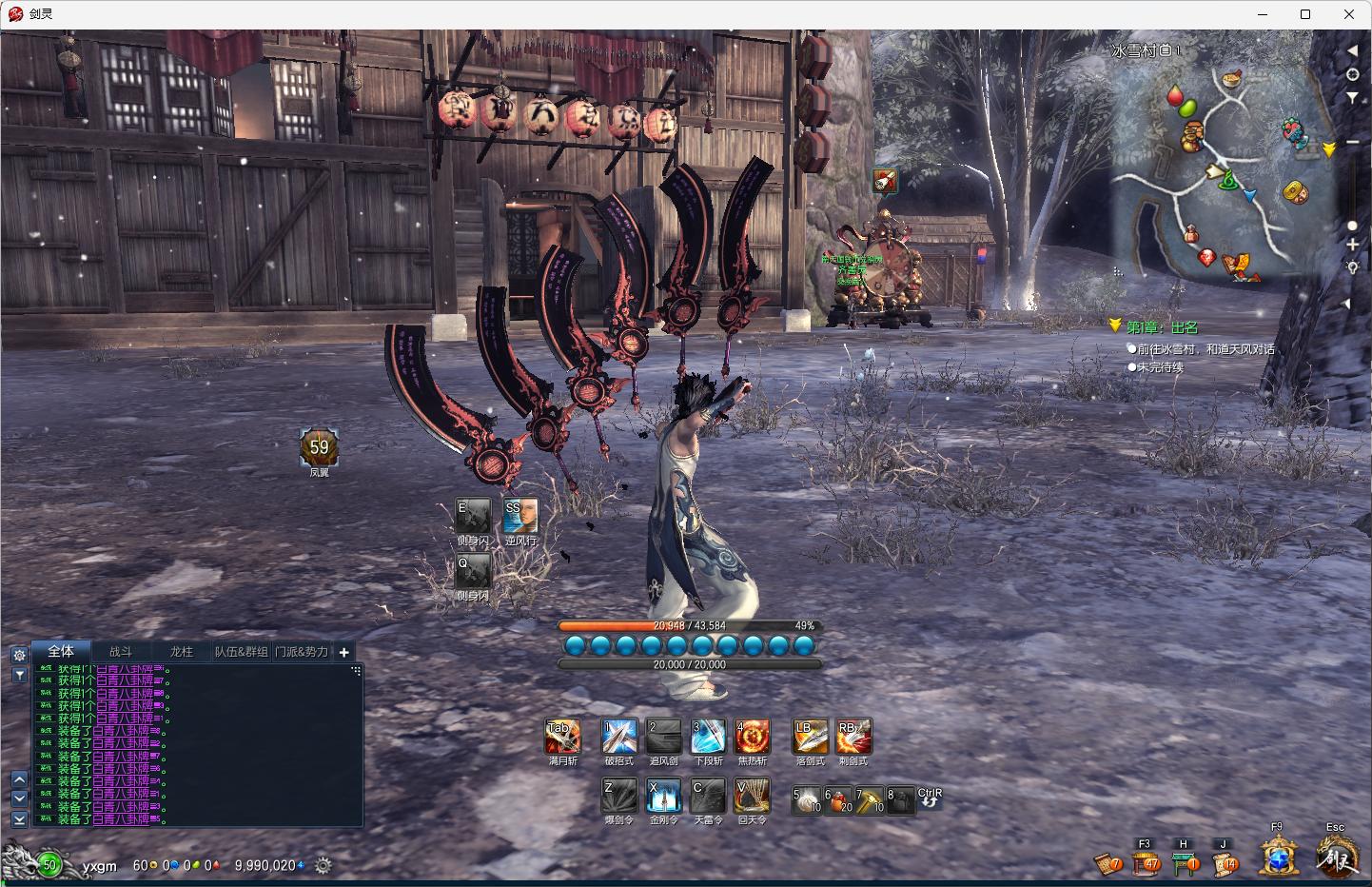This screenshot has width=1372, height=887.
Task: Select the 第1章: 出名 quest tracker
Action: (1162, 327)
